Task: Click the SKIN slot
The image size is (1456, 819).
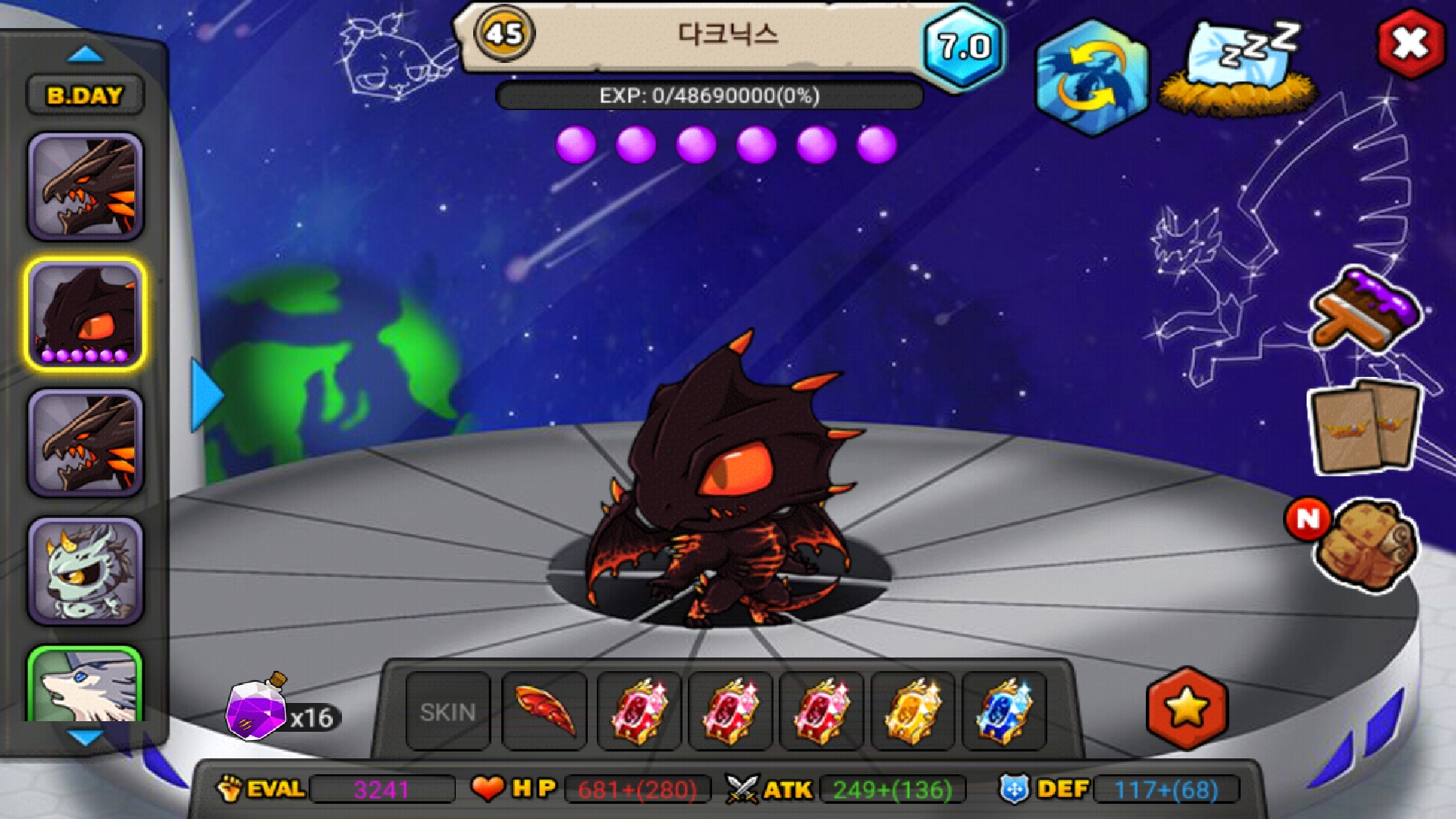Action: click(x=447, y=711)
